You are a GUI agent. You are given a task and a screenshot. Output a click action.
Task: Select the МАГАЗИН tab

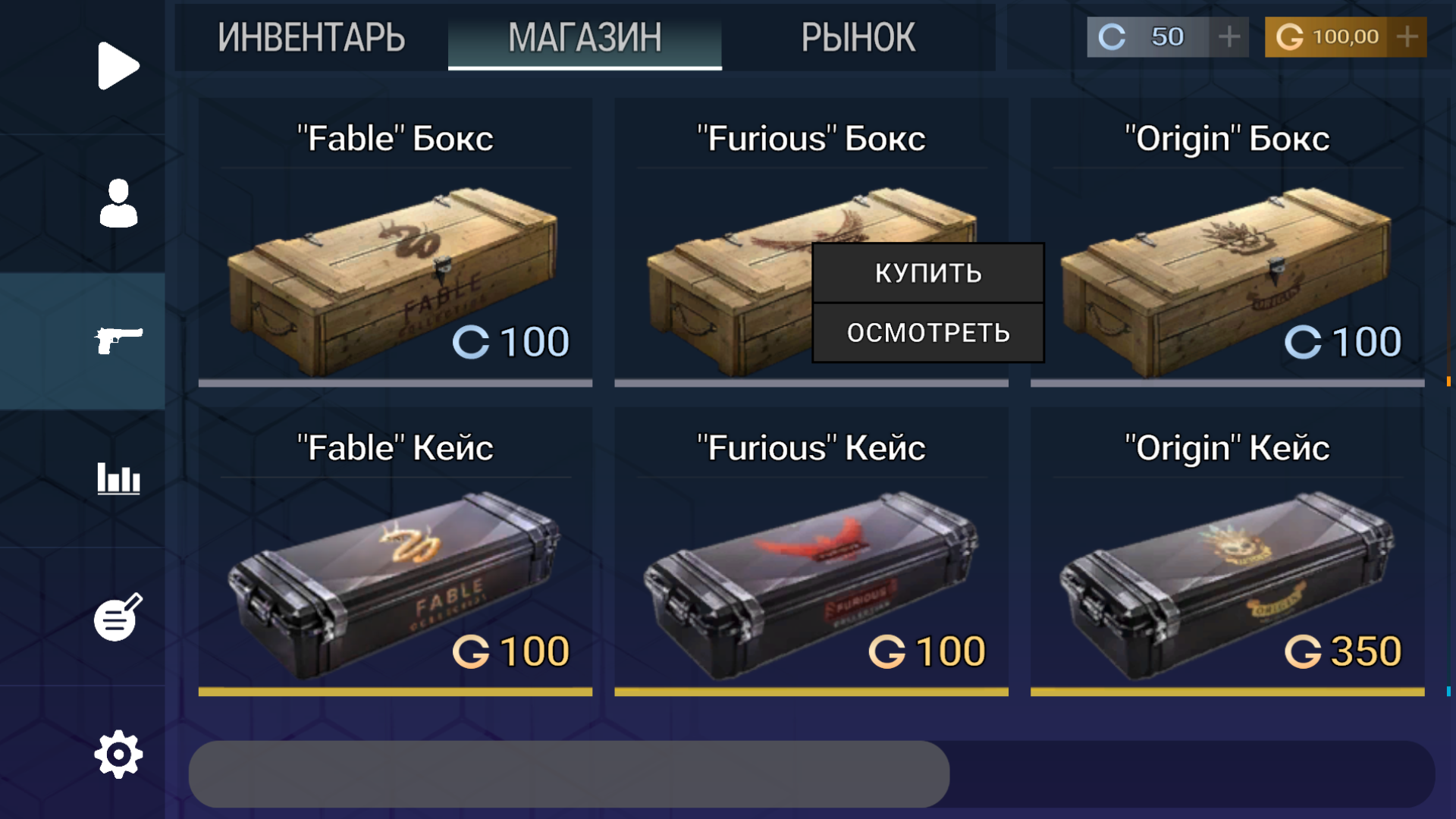tap(585, 38)
